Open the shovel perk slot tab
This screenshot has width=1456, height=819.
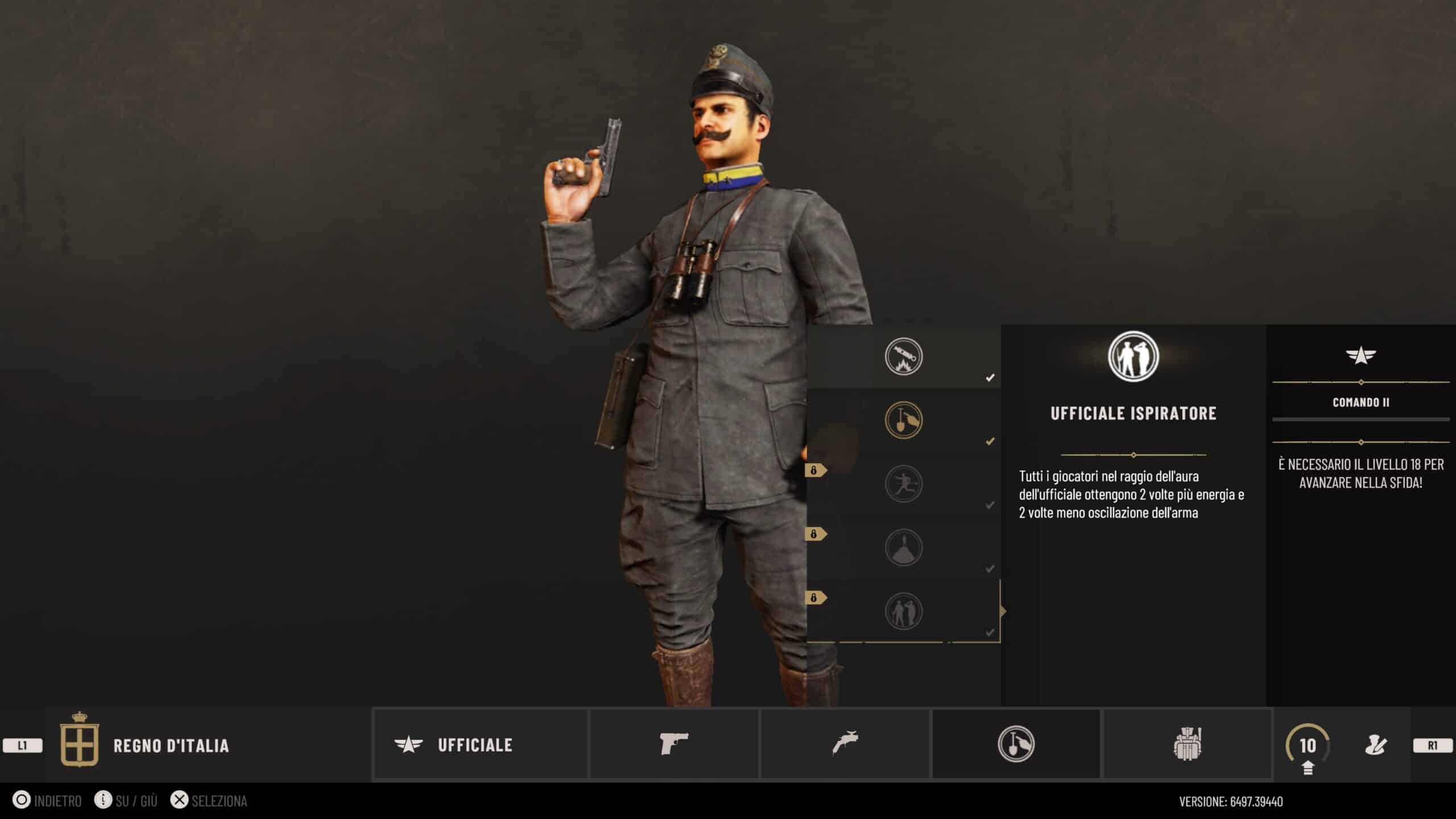pos(1016,744)
